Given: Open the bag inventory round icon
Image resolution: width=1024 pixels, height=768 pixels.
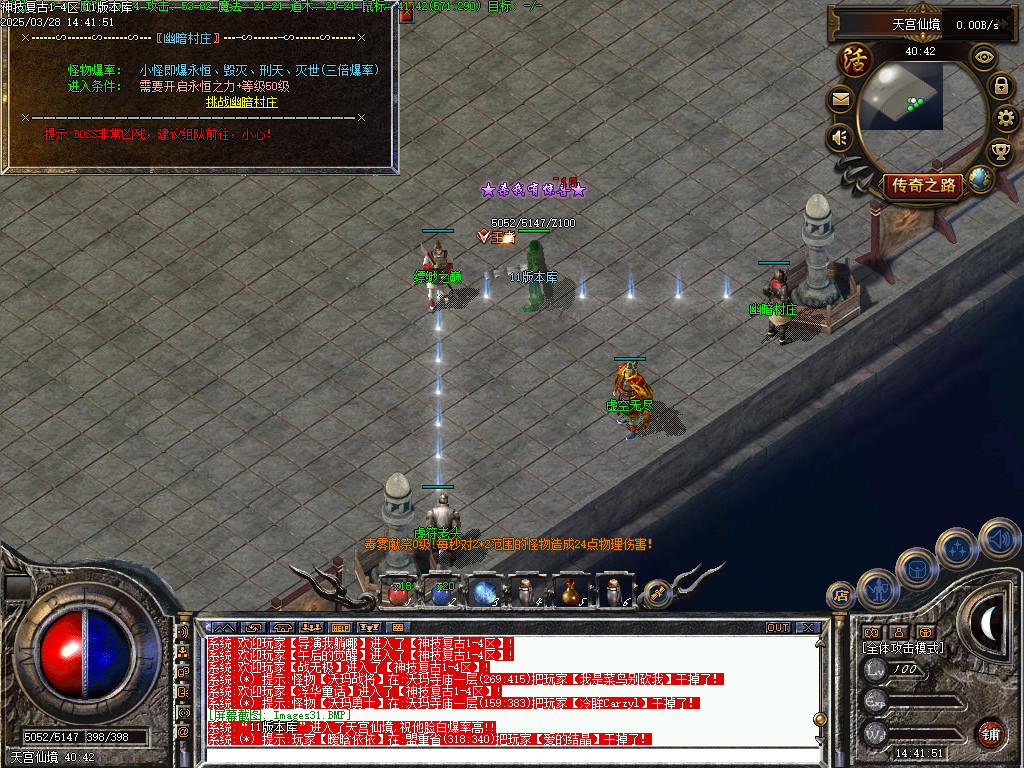Looking at the screenshot, I should (x=916, y=567).
